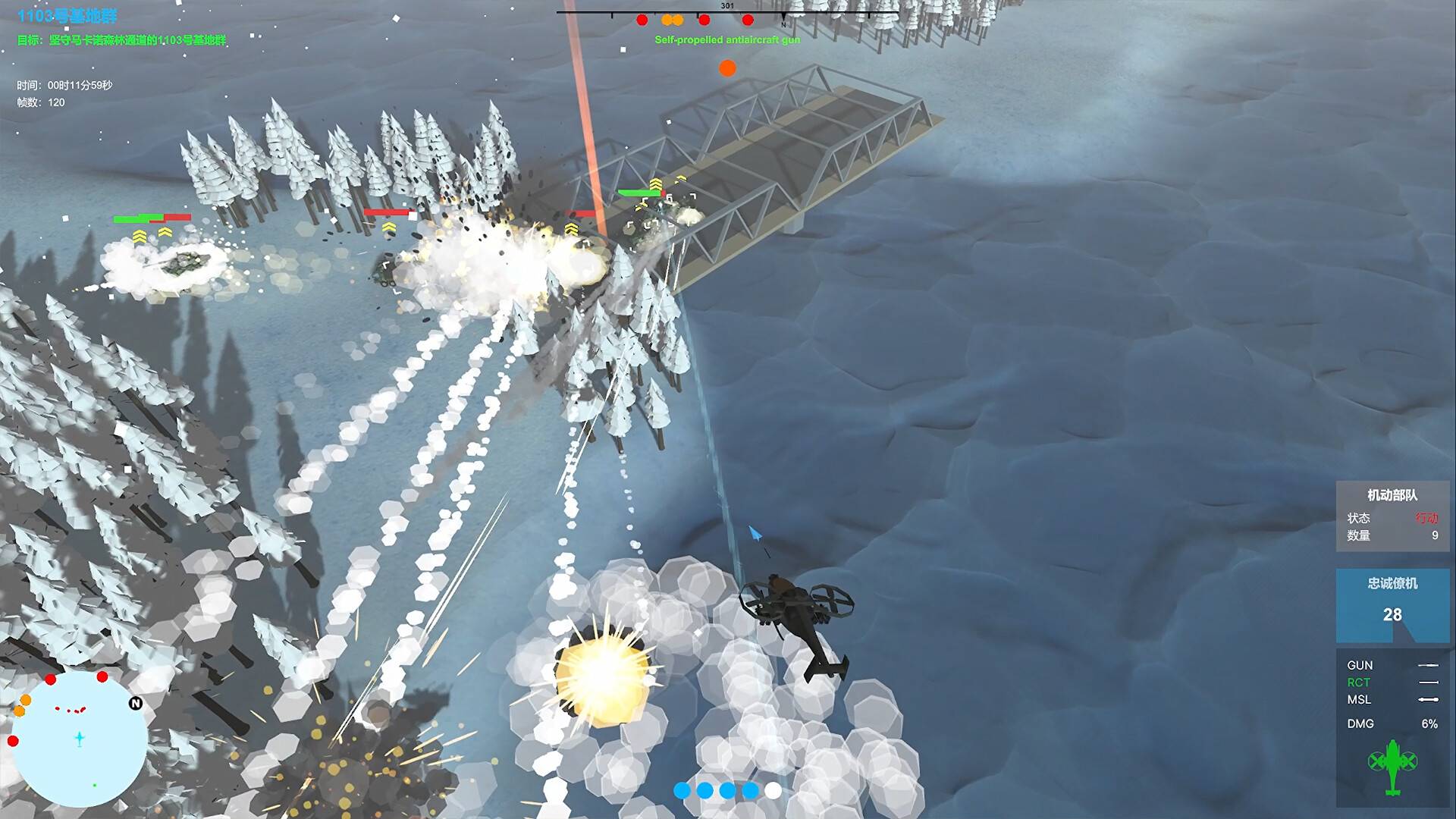Click the orange target blip above the compass
1456x819 pixels.
pos(728,68)
